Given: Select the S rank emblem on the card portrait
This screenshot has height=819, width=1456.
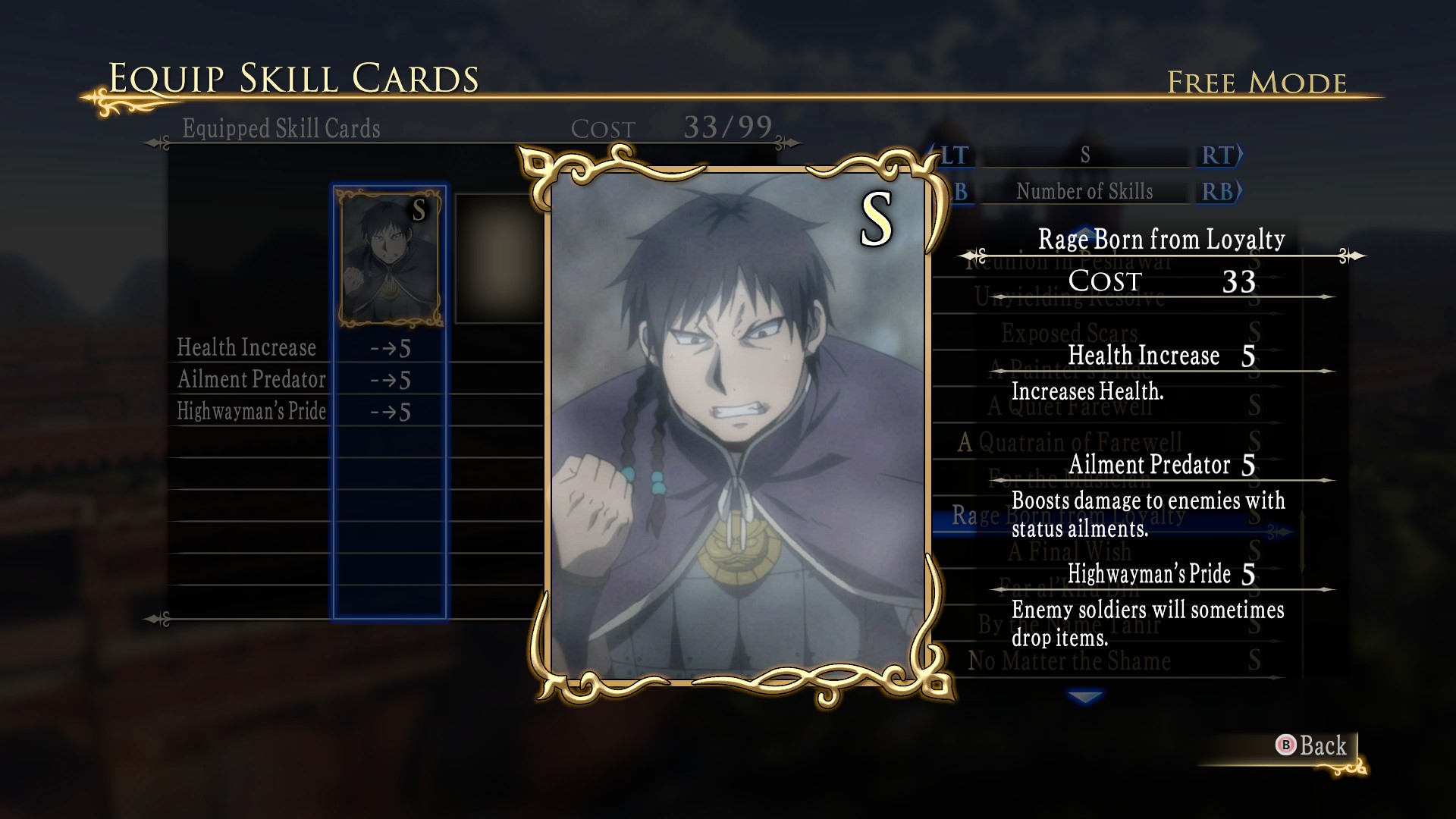Looking at the screenshot, I should pos(875,219).
